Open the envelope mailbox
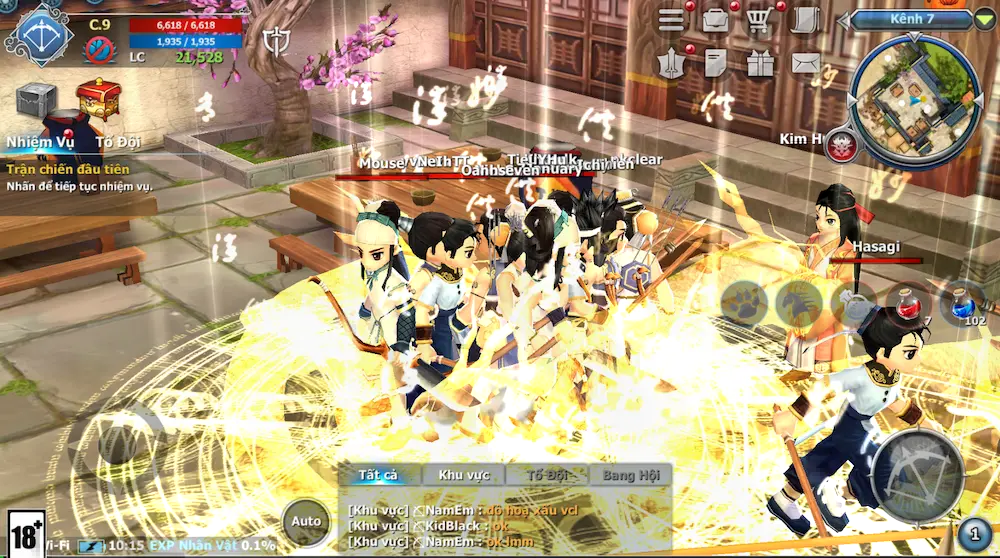 coord(805,64)
